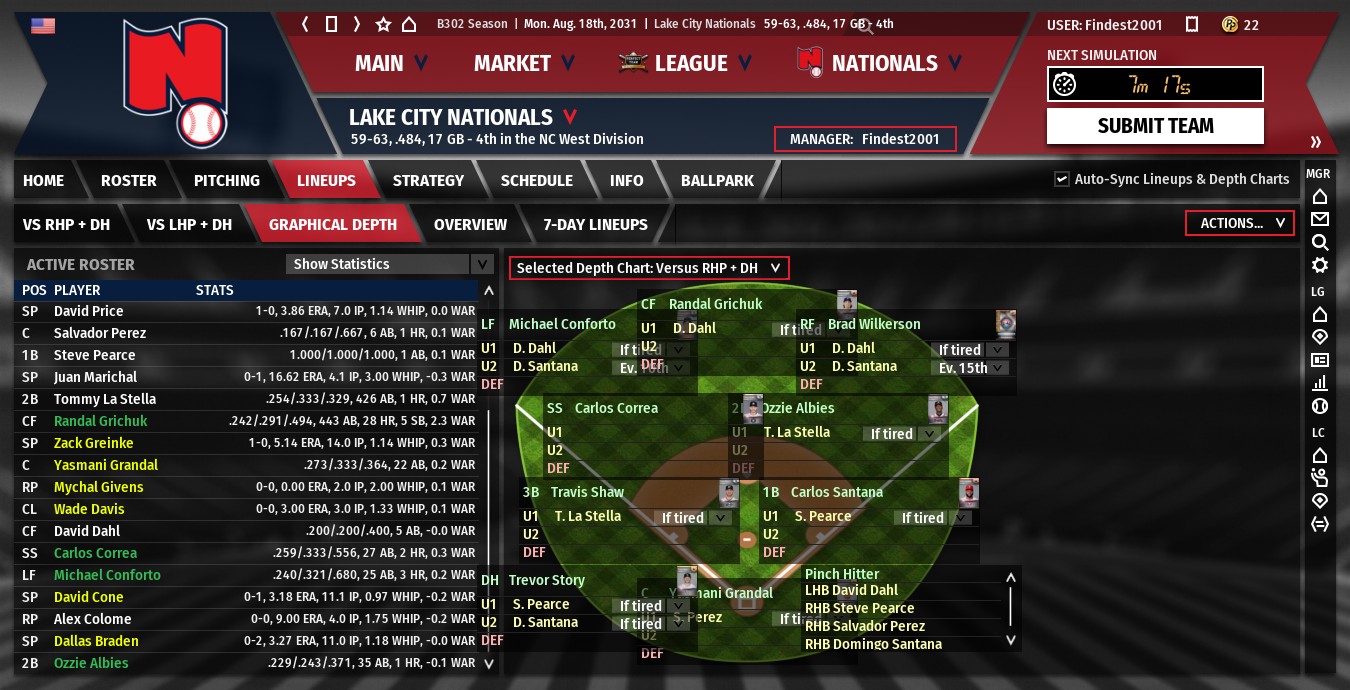Switch to the OVERVIEW sub-tab
This screenshot has height=690, width=1350.
[x=470, y=225]
